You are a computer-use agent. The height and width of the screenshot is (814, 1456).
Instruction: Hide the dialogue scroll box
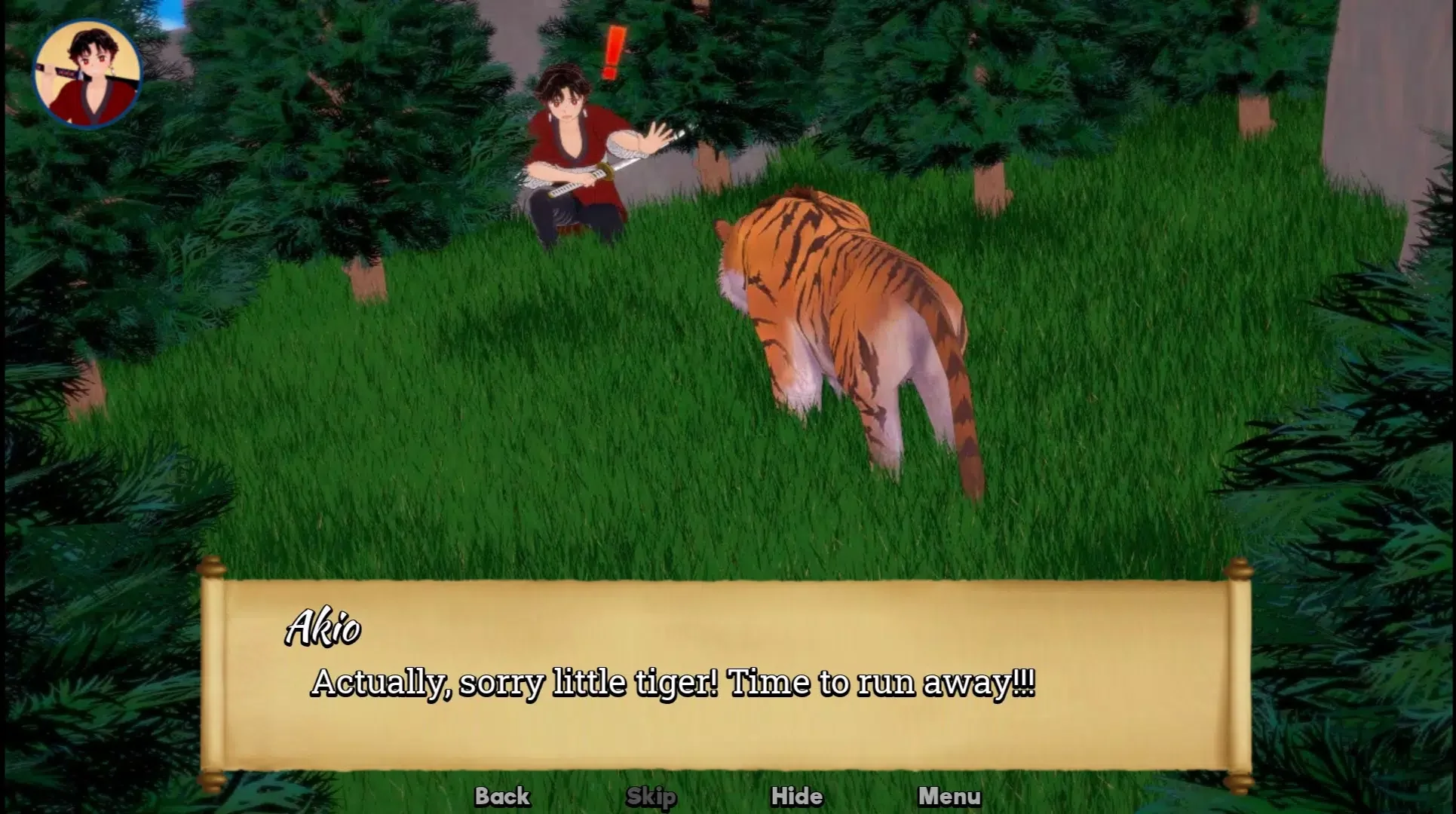click(797, 796)
